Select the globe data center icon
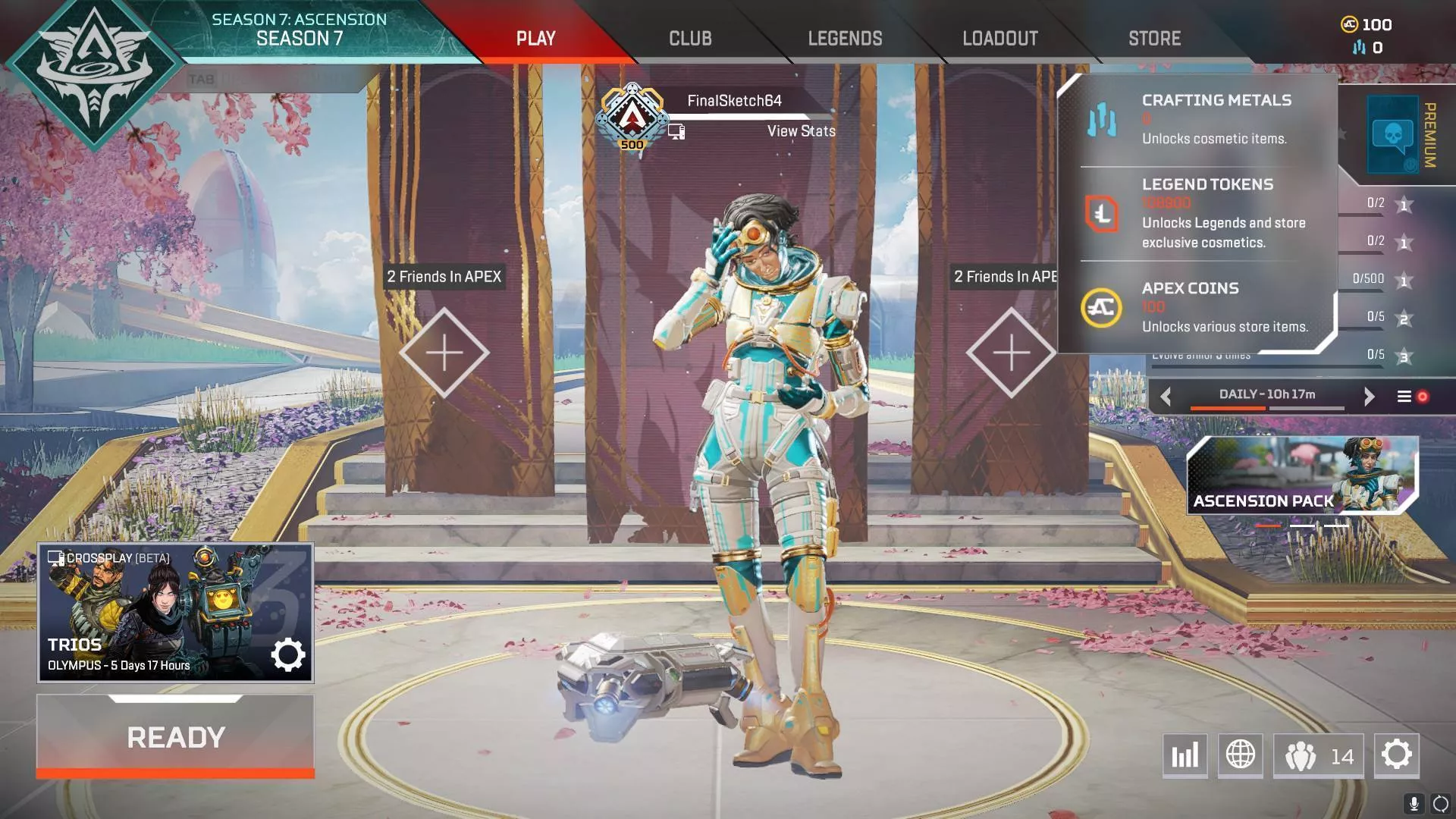 click(x=1241, y=755)
